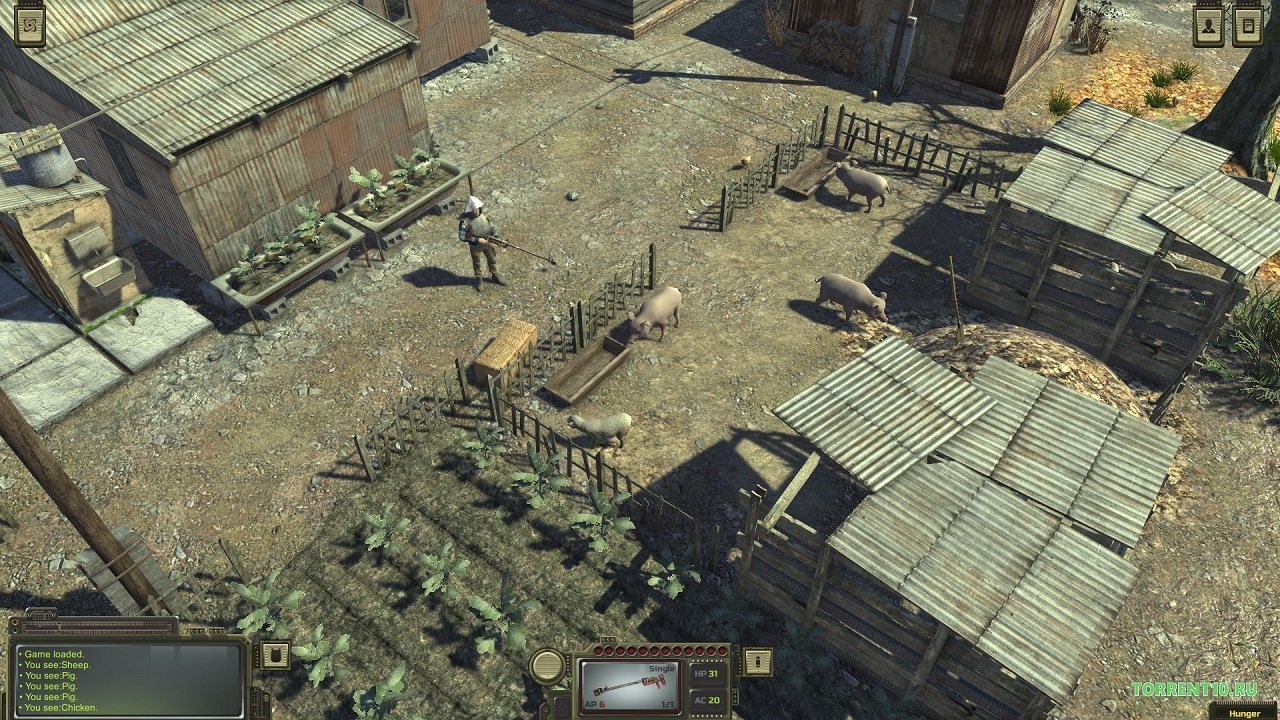The width and height of the screenshot is (1280, 720).
Task: Click the HP 31 health readout
Action: (707, 672)
